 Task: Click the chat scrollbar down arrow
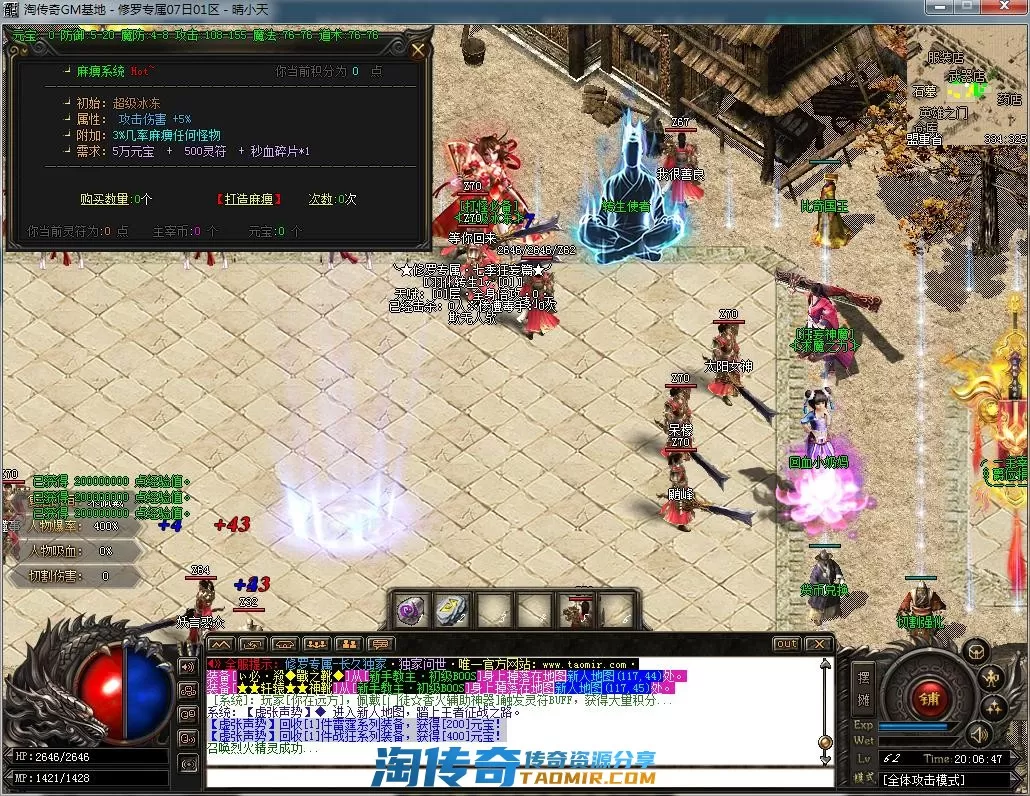826,759
